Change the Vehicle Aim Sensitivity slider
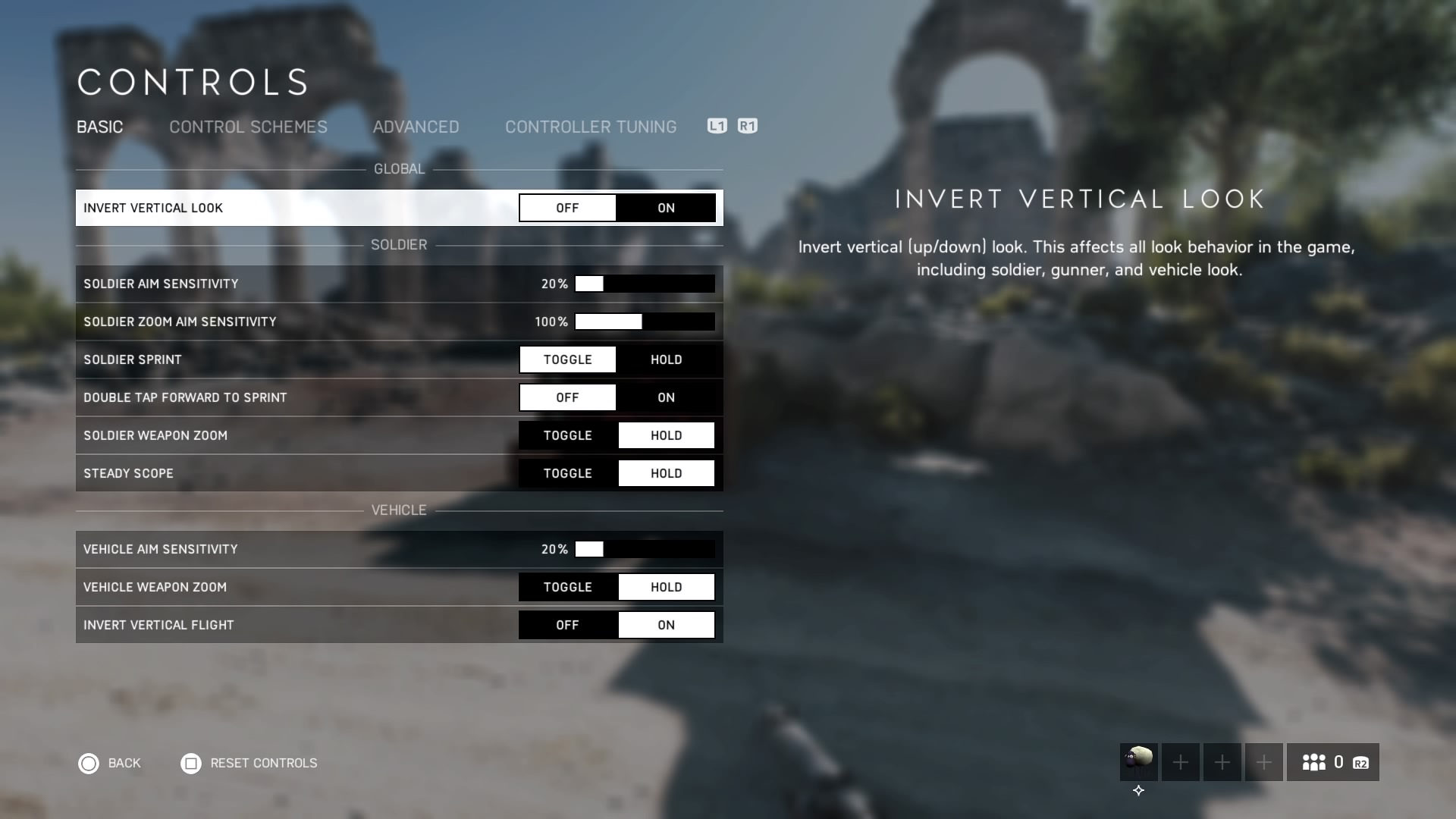1456x819 pixels. click(645, 549)
